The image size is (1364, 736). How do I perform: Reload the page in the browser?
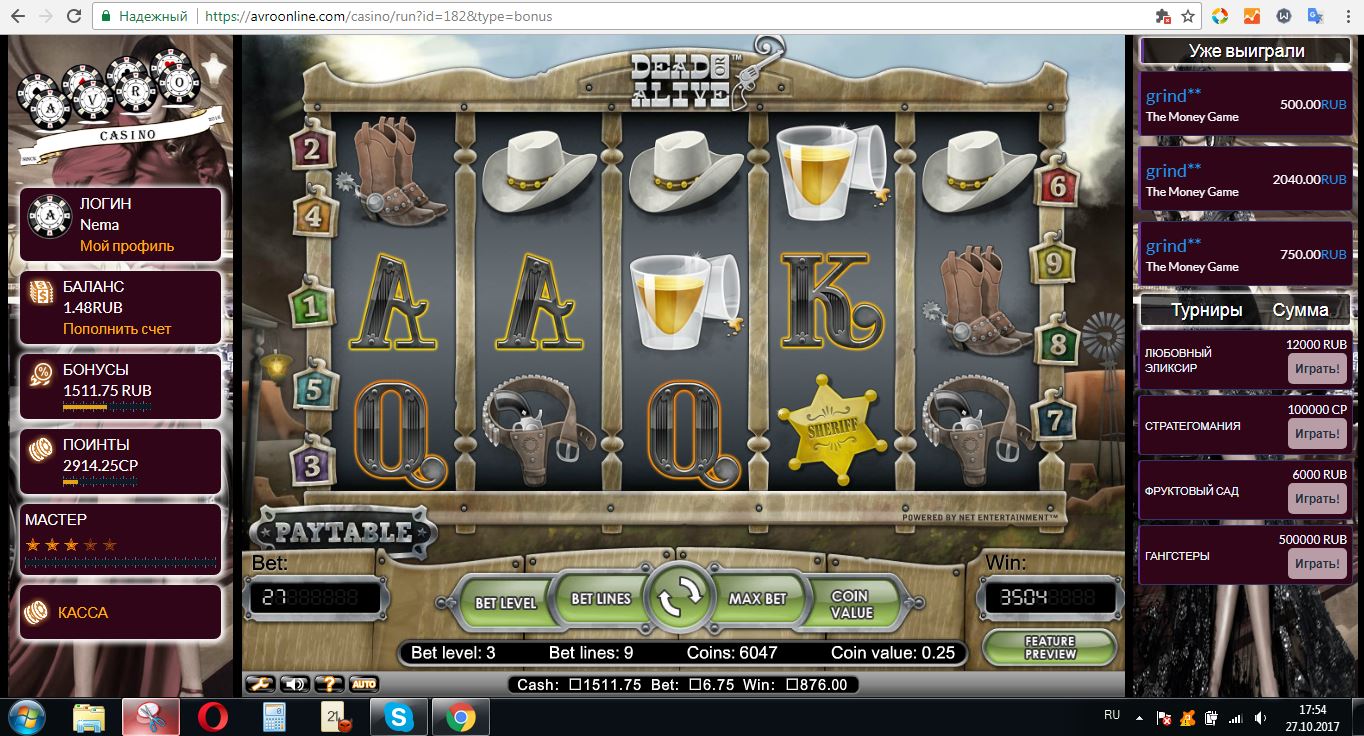point(74,17)
